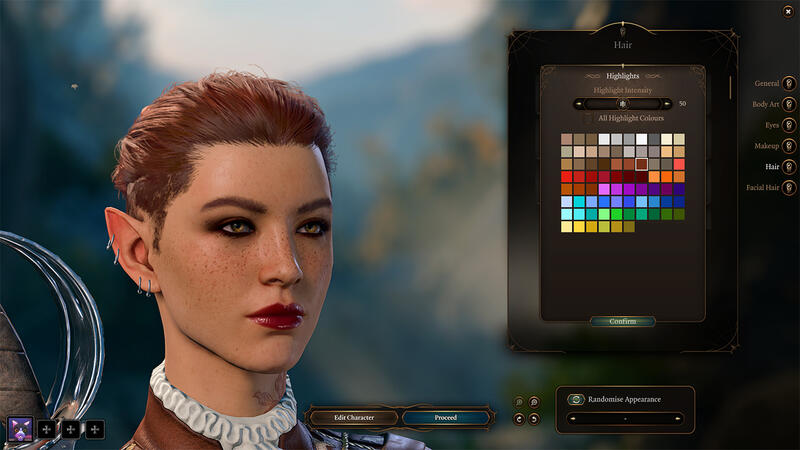
Task: Toggle All Highlight Colours checkbox
Action: coord(588,118)
